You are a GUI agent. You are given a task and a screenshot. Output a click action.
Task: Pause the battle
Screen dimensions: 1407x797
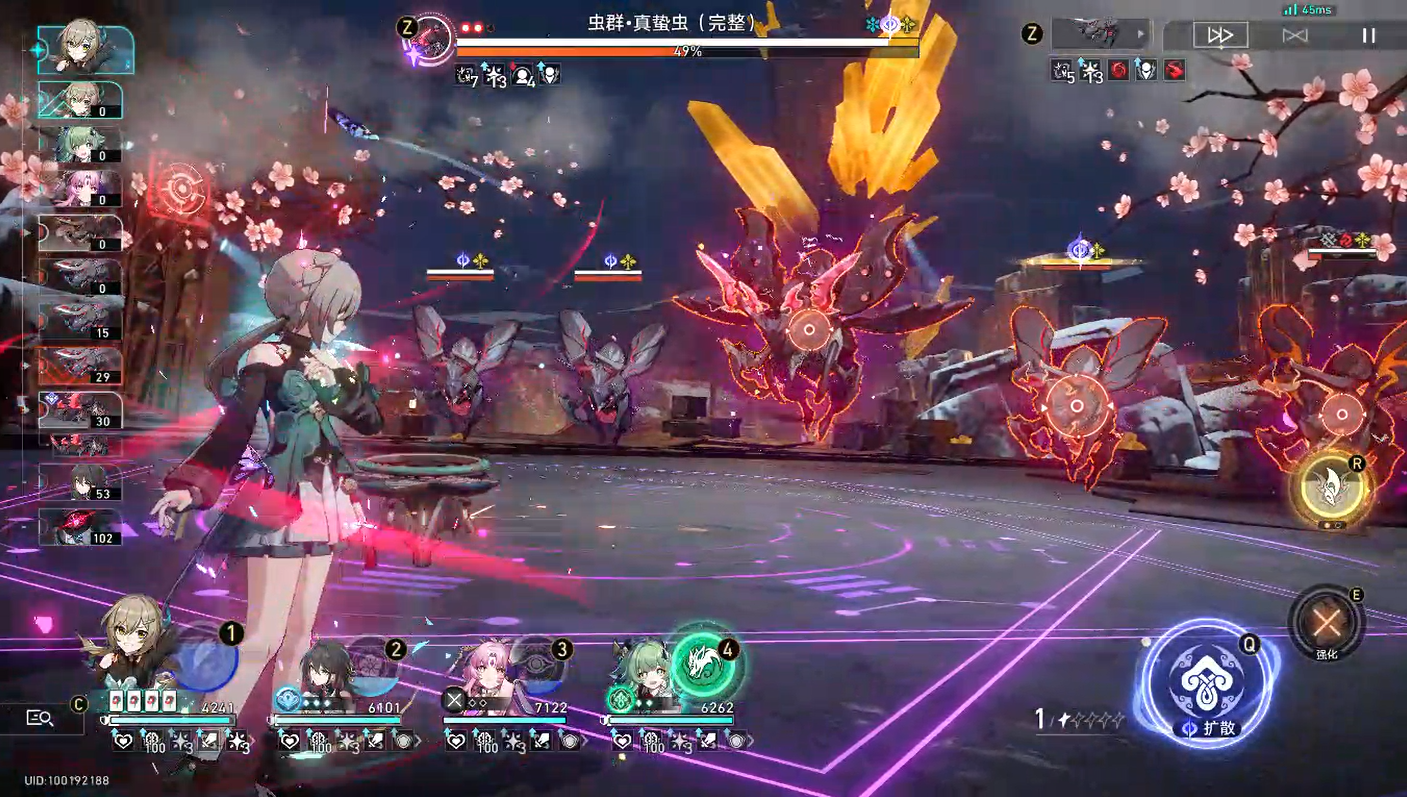1368,35
